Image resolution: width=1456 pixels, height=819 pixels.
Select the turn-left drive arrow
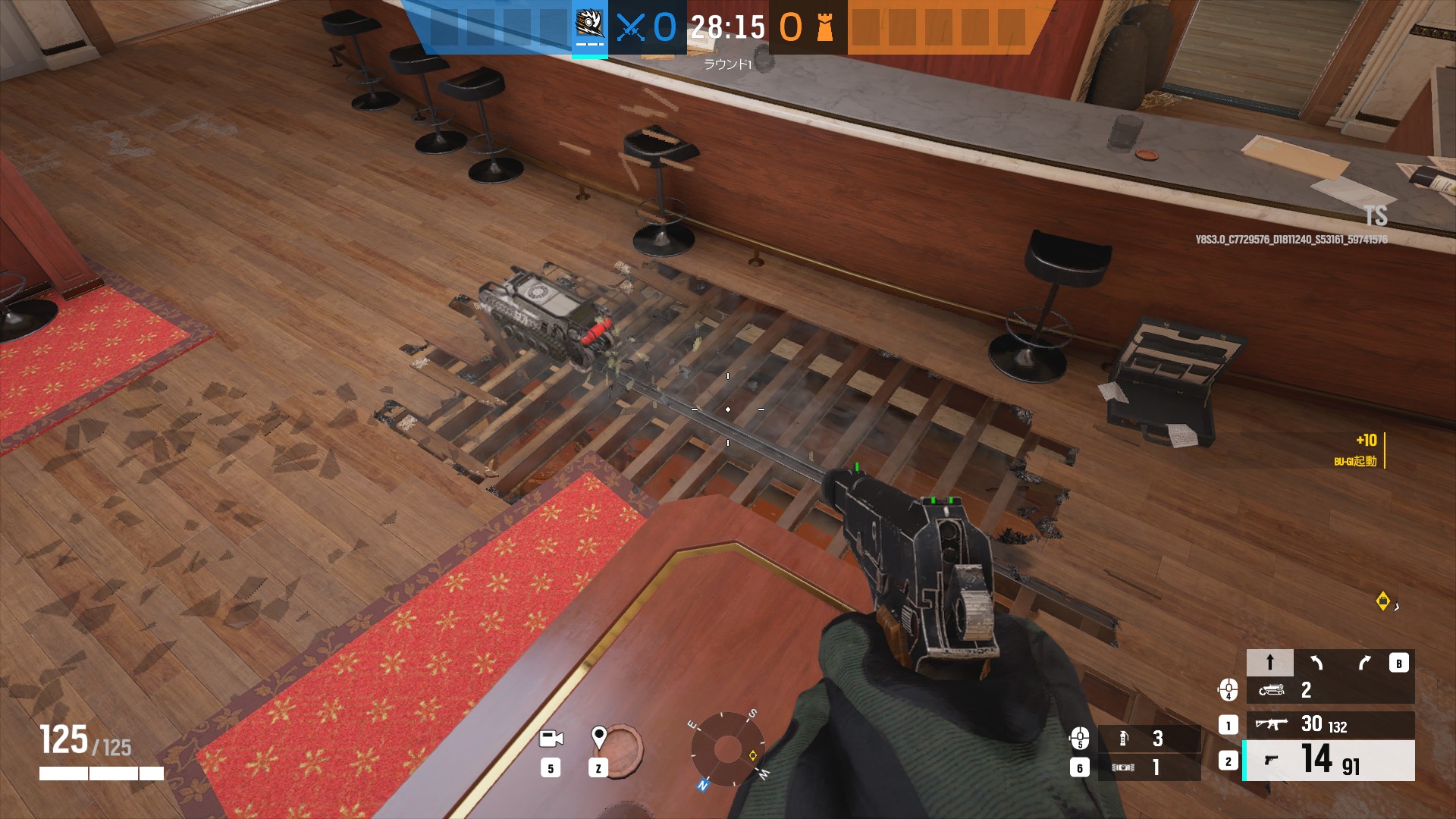click(x=1316, y=662)
